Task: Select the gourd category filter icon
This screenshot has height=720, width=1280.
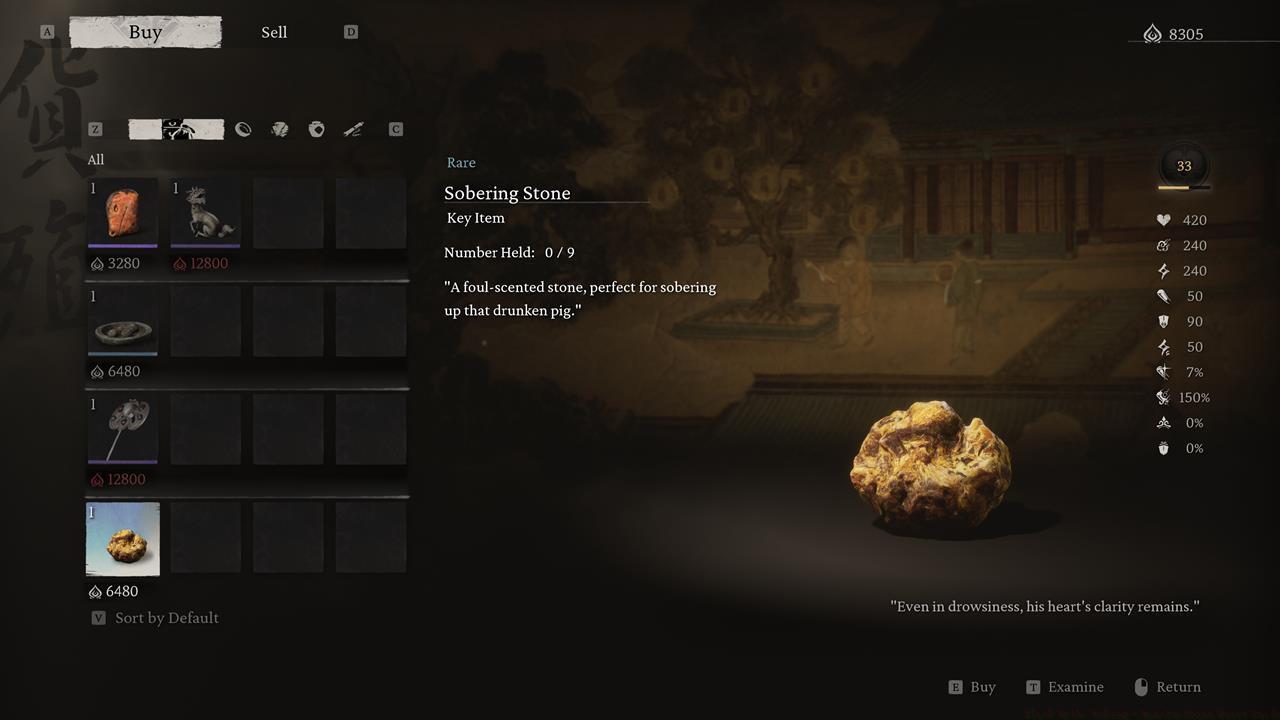Action: tap(316, 129)
